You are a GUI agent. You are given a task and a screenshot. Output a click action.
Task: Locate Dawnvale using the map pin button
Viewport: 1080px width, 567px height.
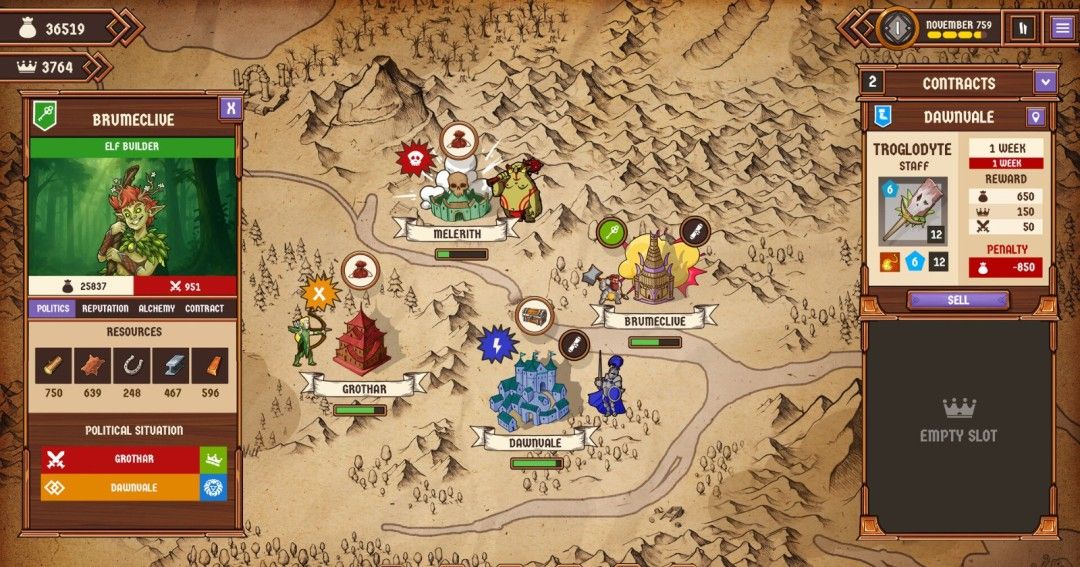[1036, 117]
